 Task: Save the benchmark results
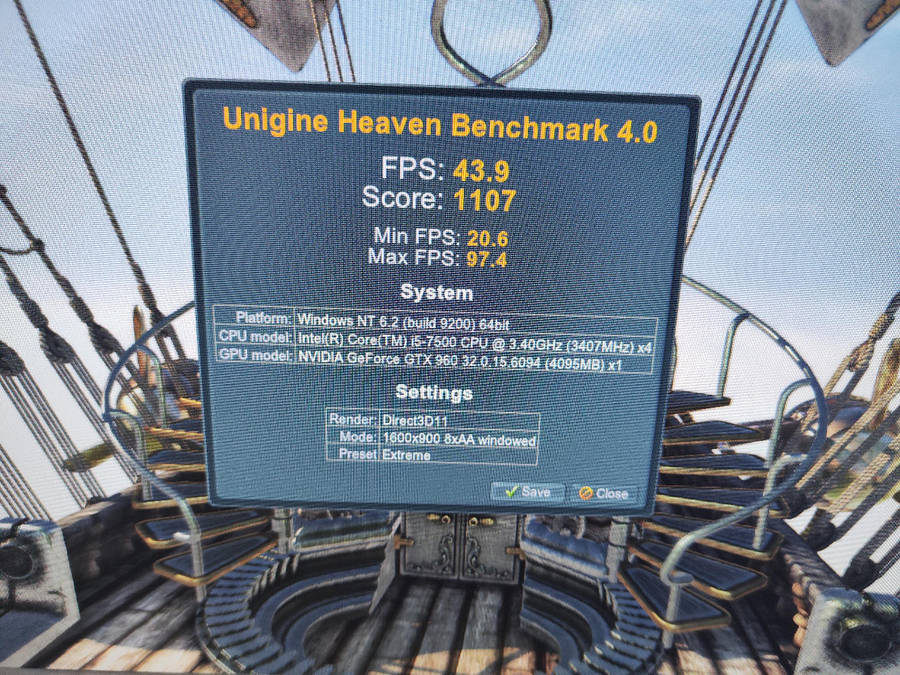click(x=527, y=492)
